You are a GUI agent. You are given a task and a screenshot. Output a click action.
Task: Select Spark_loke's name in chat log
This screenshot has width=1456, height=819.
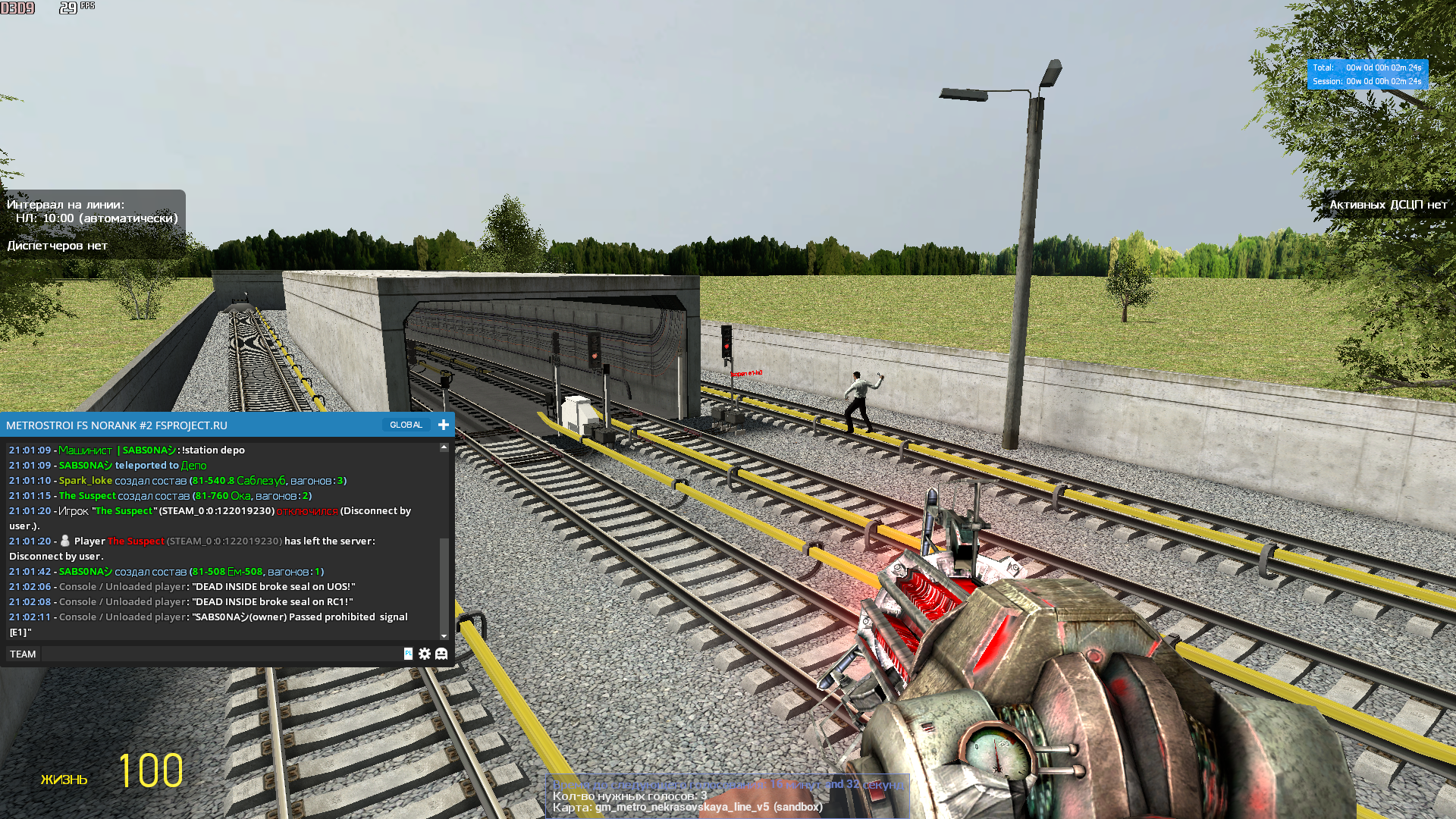coord(86,480)
